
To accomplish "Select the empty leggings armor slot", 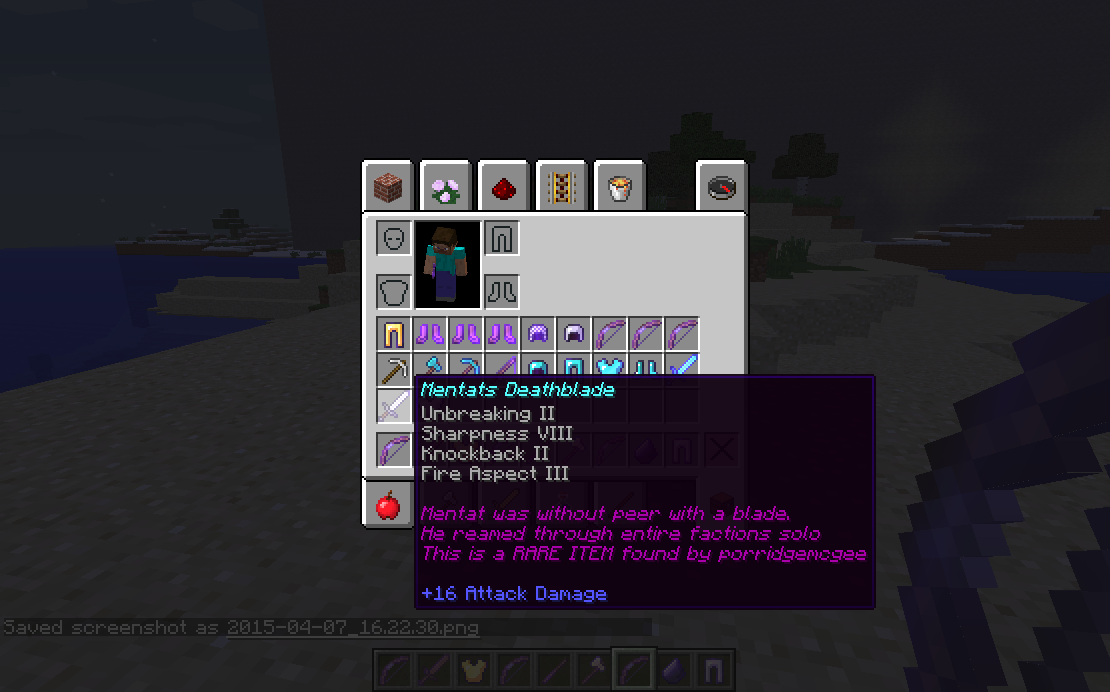I will click(502, 239).
